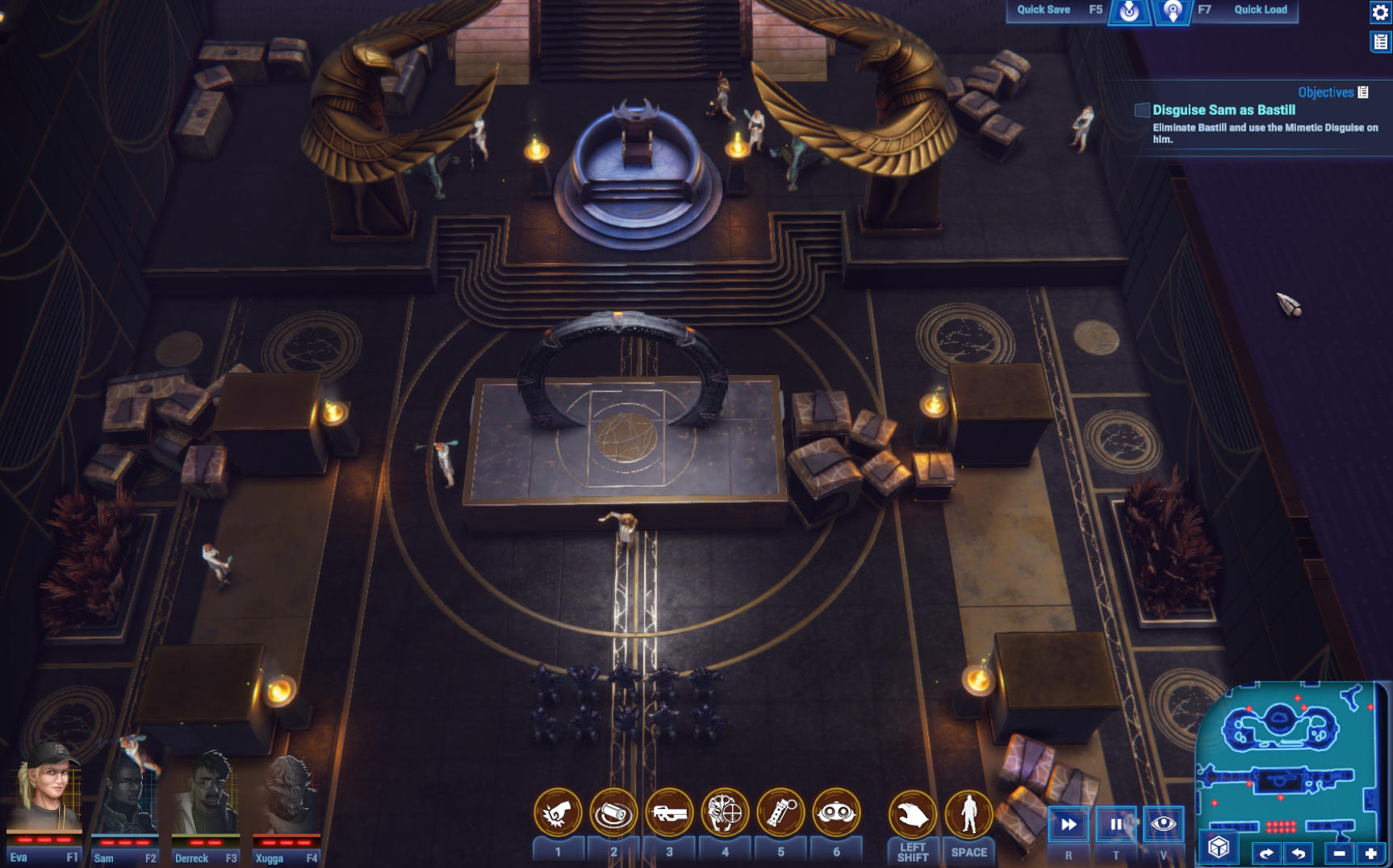Select the grenade ability
Screen dimensions: 1393x868
click(x=780, y=812)
